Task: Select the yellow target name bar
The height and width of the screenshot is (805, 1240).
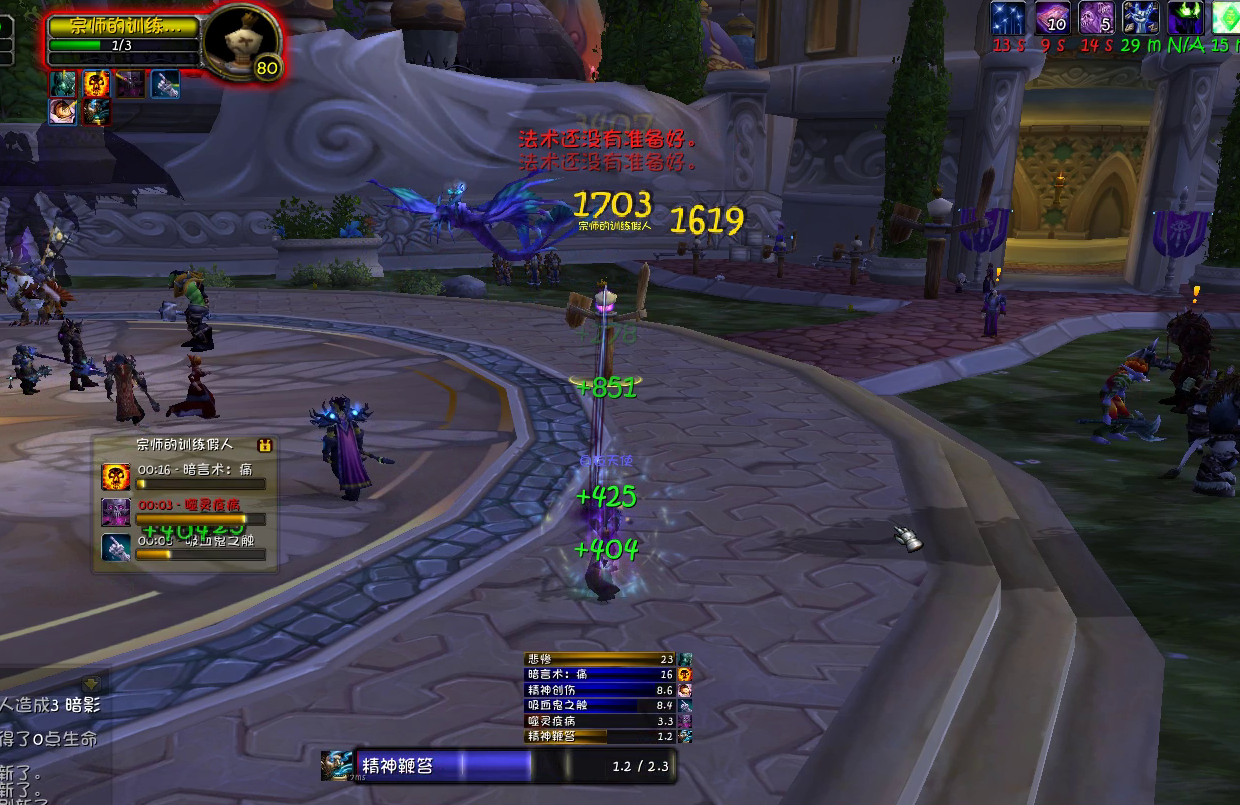Action: coord(124,26)
